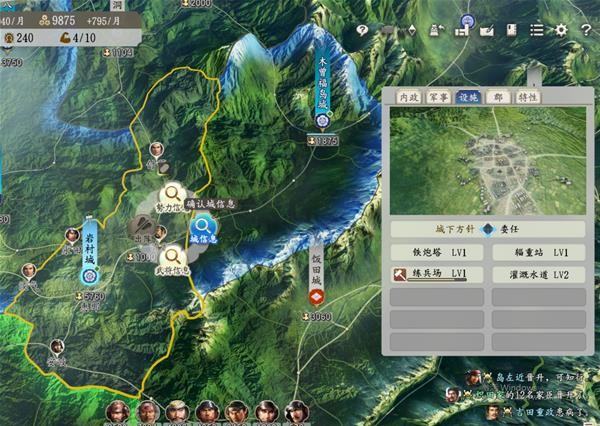The height and width of the screenshot is (426, 600).
Task: Show the 特性 tab
Action: pos(527,97)
